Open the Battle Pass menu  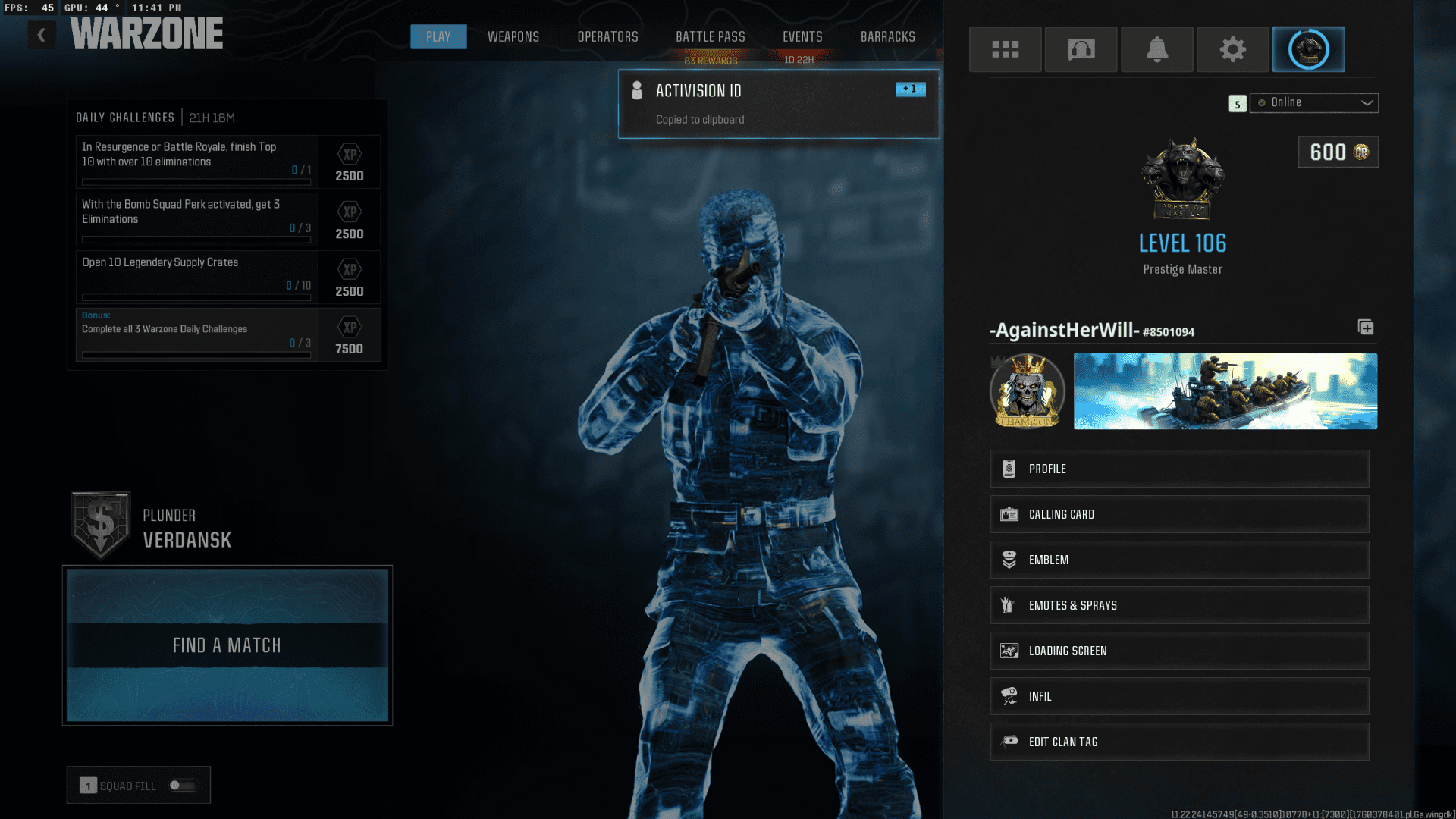(710, 36)
